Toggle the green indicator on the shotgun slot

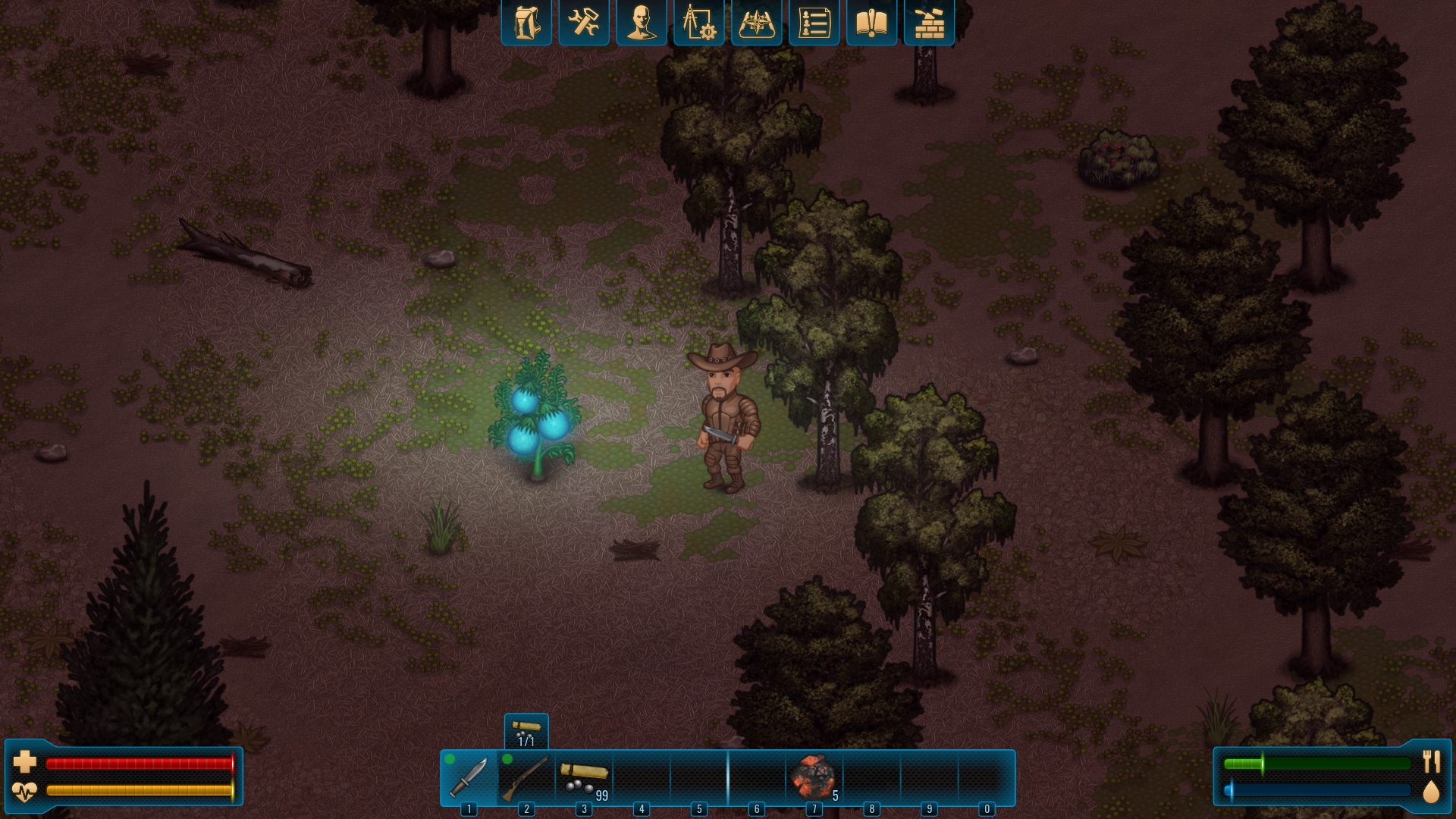(507, 758)
